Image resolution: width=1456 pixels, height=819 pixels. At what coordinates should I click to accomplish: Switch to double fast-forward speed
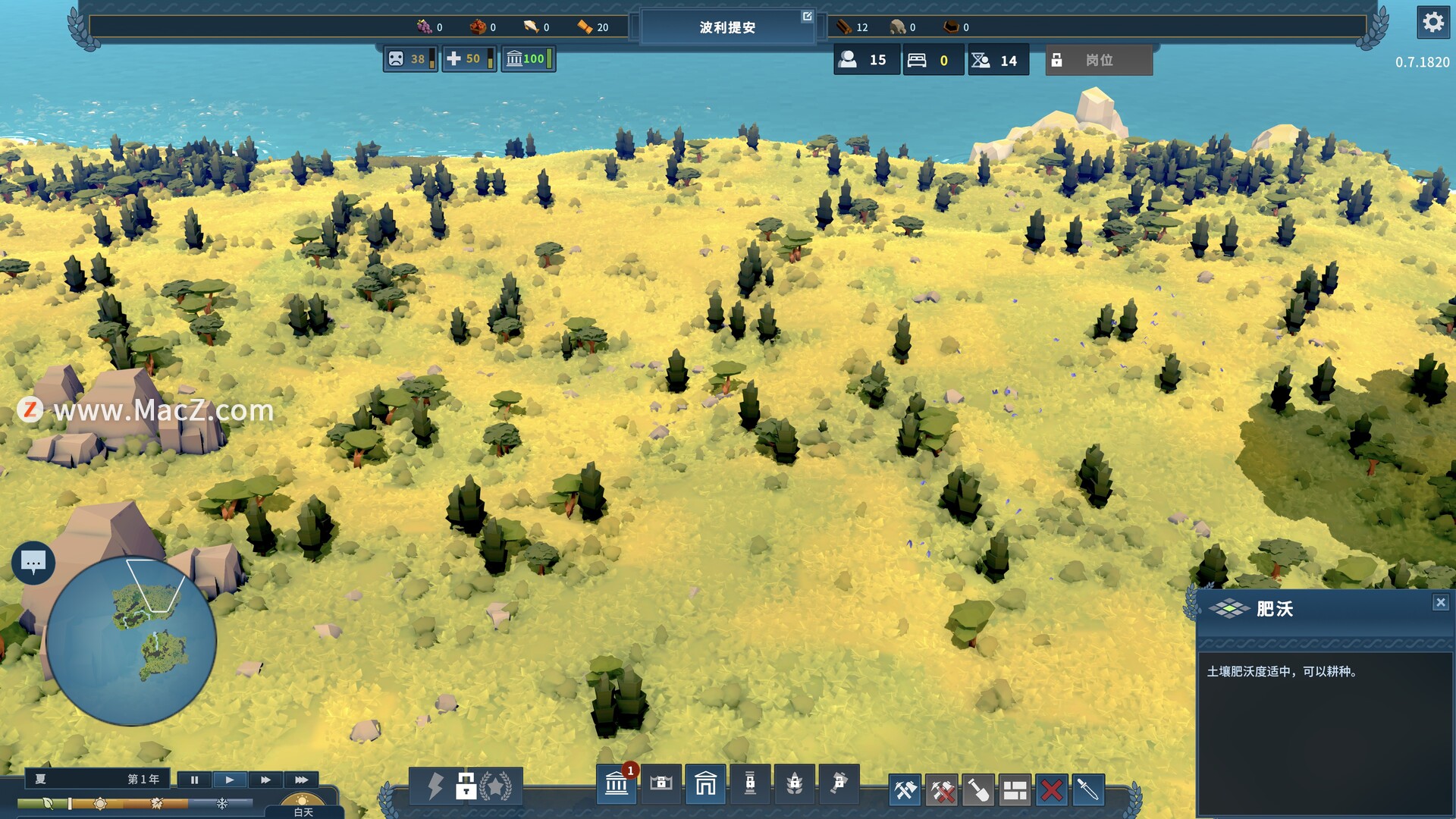tap(265, 780)
